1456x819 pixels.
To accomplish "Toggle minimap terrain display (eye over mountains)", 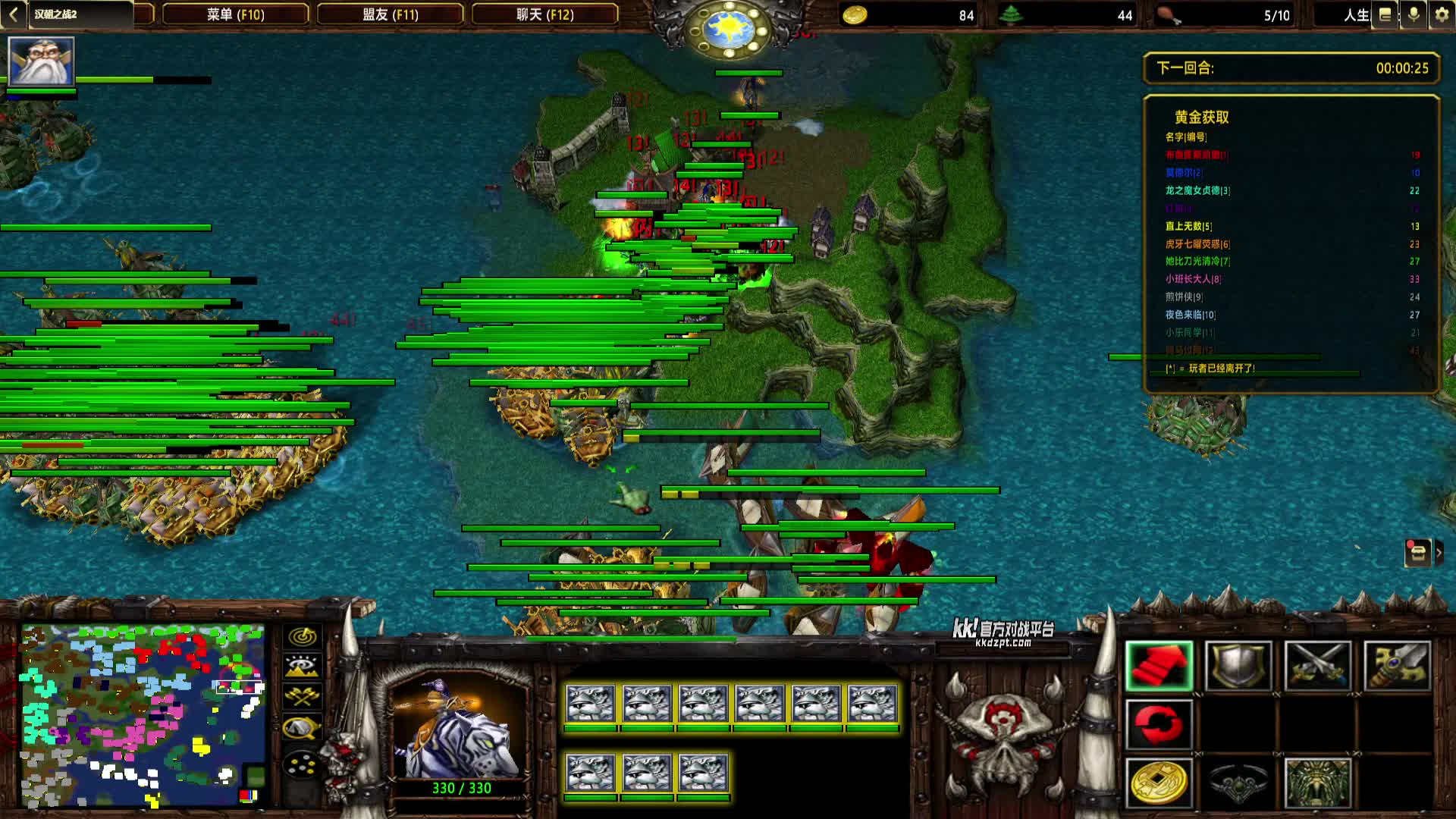I will click(302, 667).
